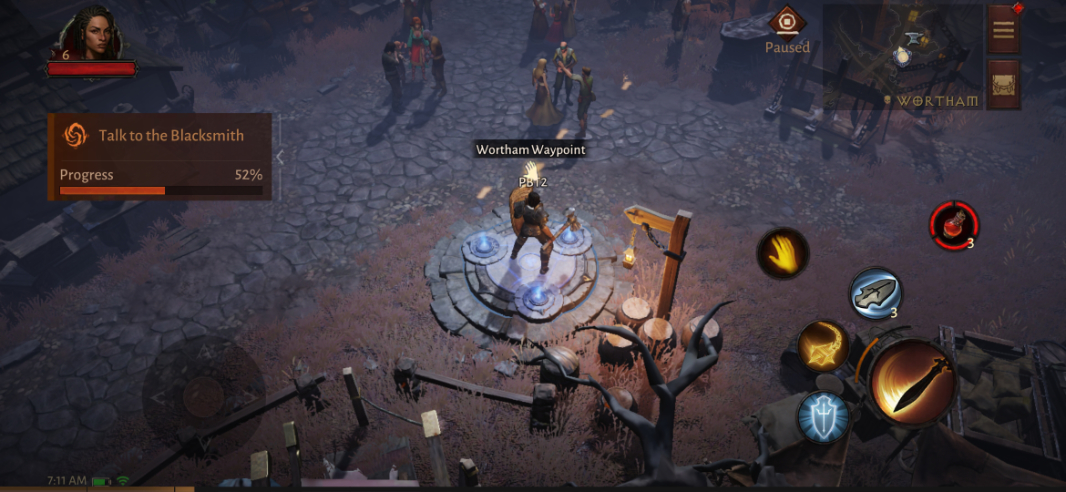Collapse the quest tracker panel arrow
This screenshot has height=492, width=1066.
click(x=281, y=157)
